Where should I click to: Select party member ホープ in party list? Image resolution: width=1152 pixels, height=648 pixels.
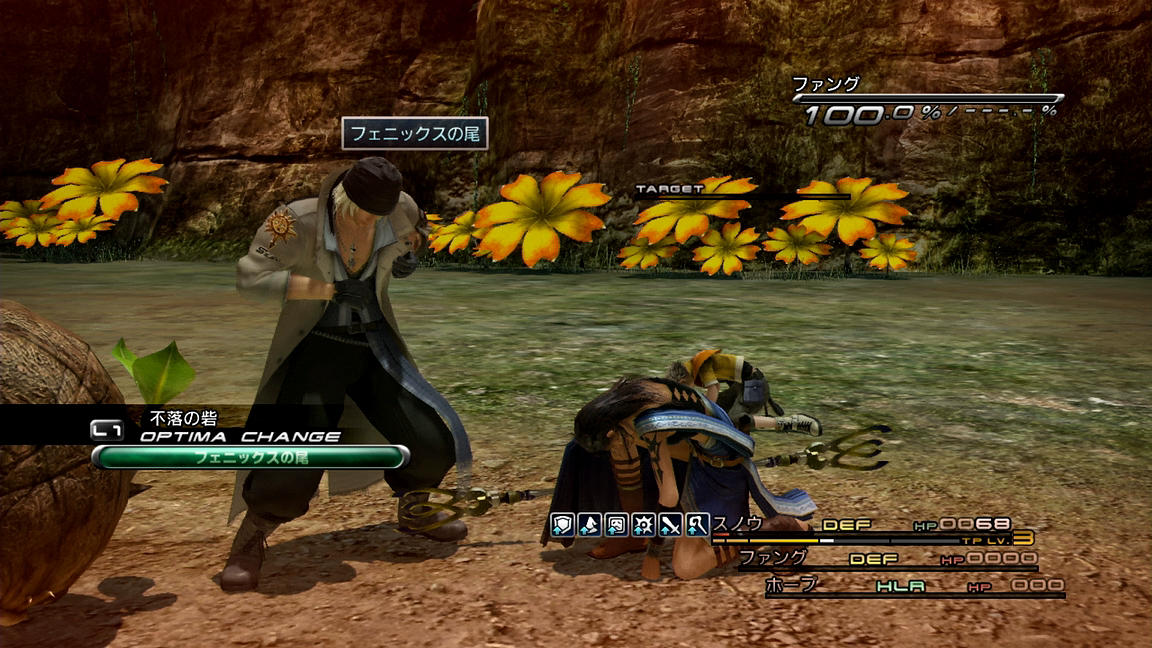point(790,584)
